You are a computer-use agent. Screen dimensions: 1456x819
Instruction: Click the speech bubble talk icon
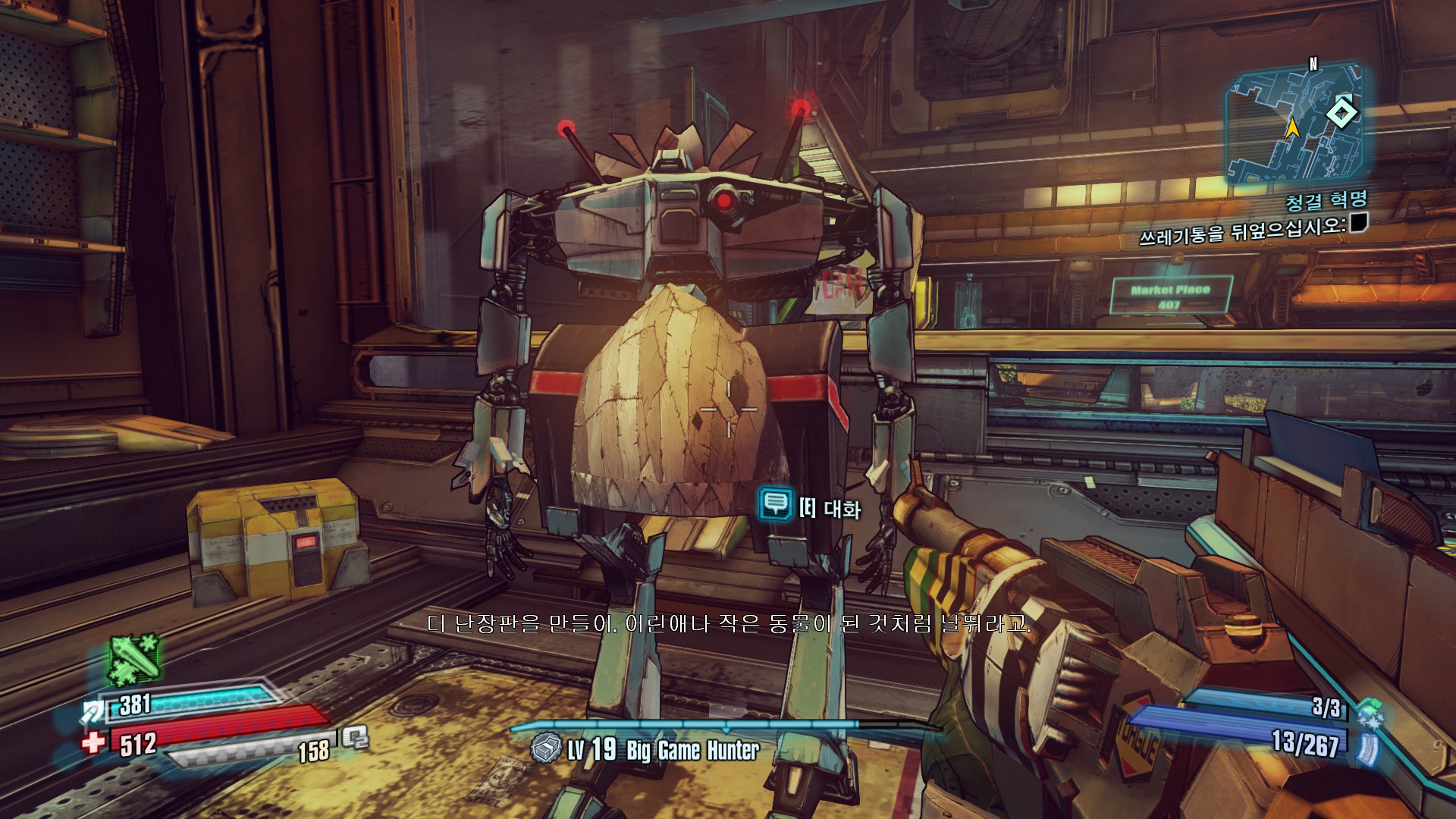click(x=775, y=504)
